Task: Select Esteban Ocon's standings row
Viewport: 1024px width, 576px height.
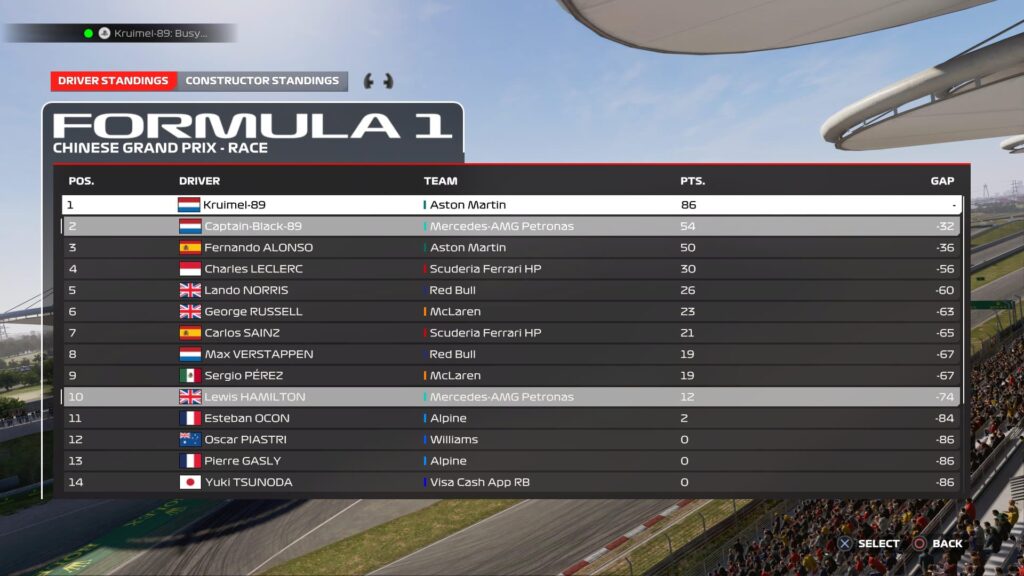Action: point(511,418)
